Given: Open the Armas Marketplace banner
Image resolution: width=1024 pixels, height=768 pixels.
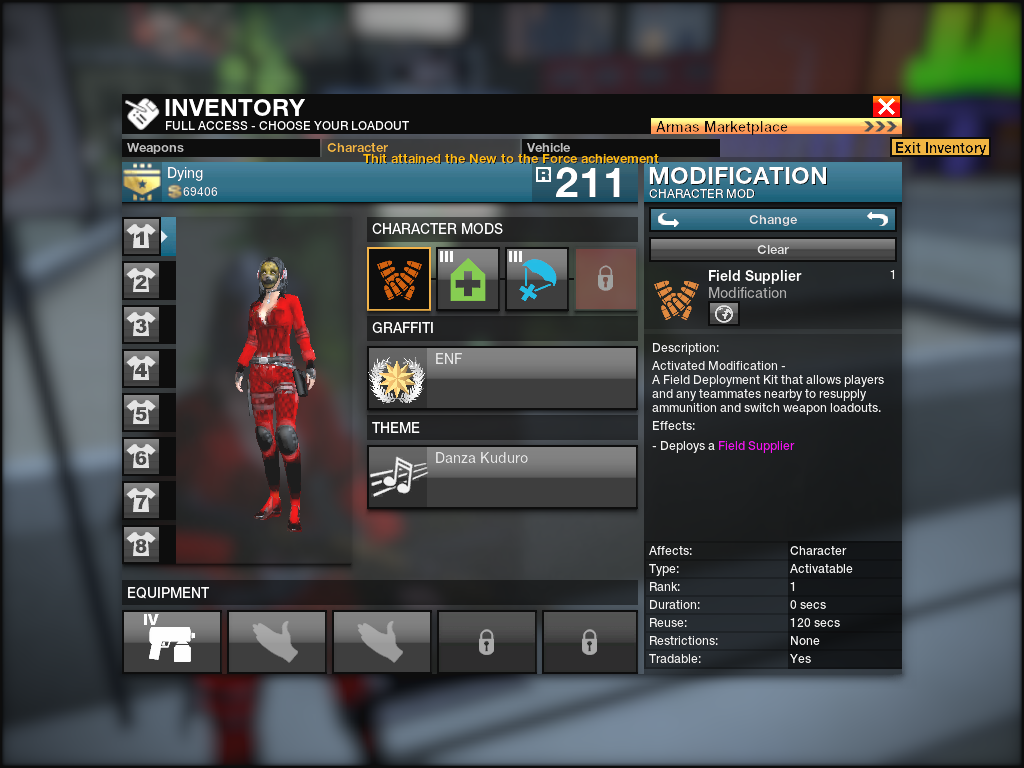Looking at the screenshot, I should click(x=776, y=127).
